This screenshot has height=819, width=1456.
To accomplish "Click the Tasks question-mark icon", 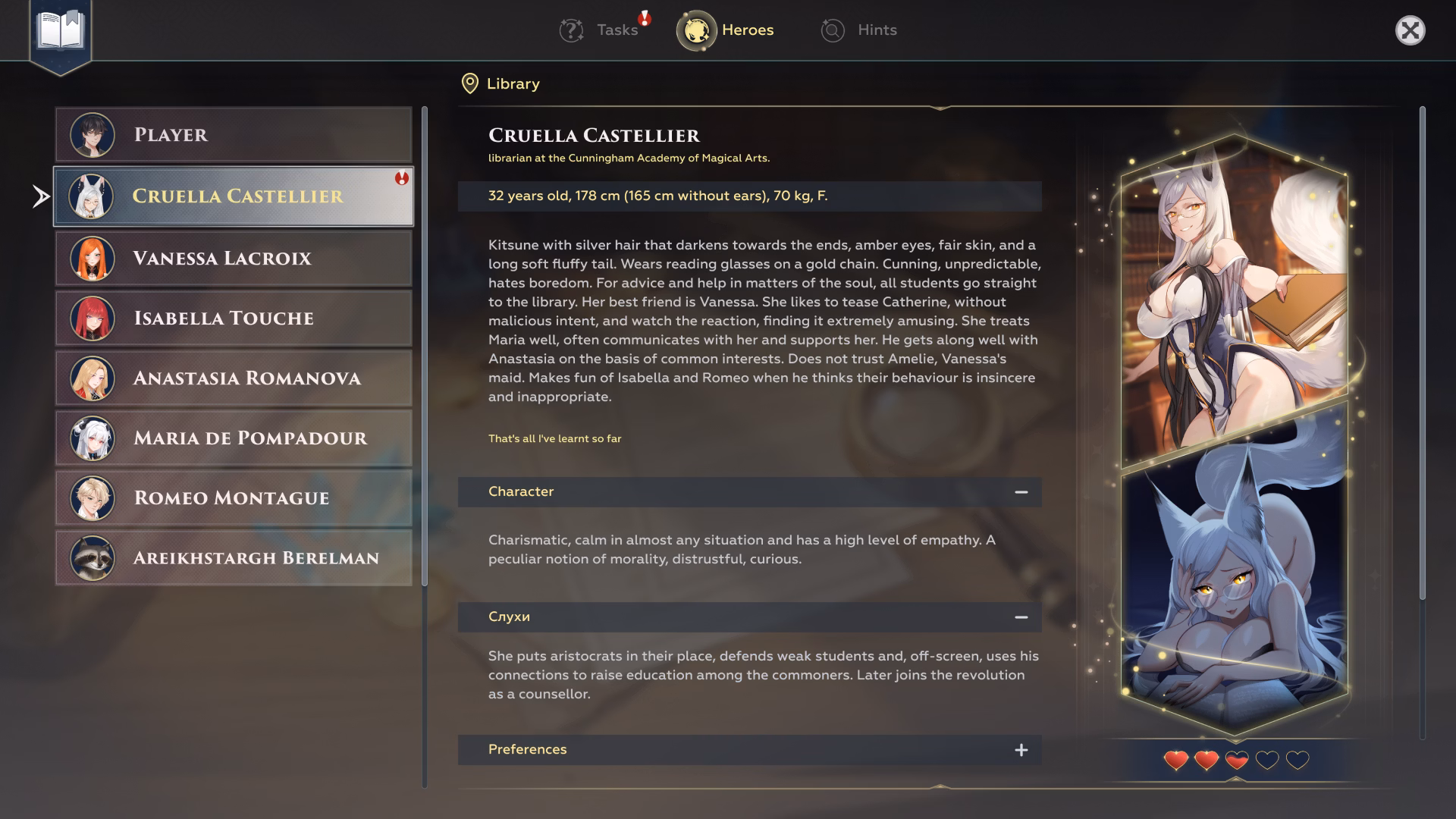I will click(571, 30).
